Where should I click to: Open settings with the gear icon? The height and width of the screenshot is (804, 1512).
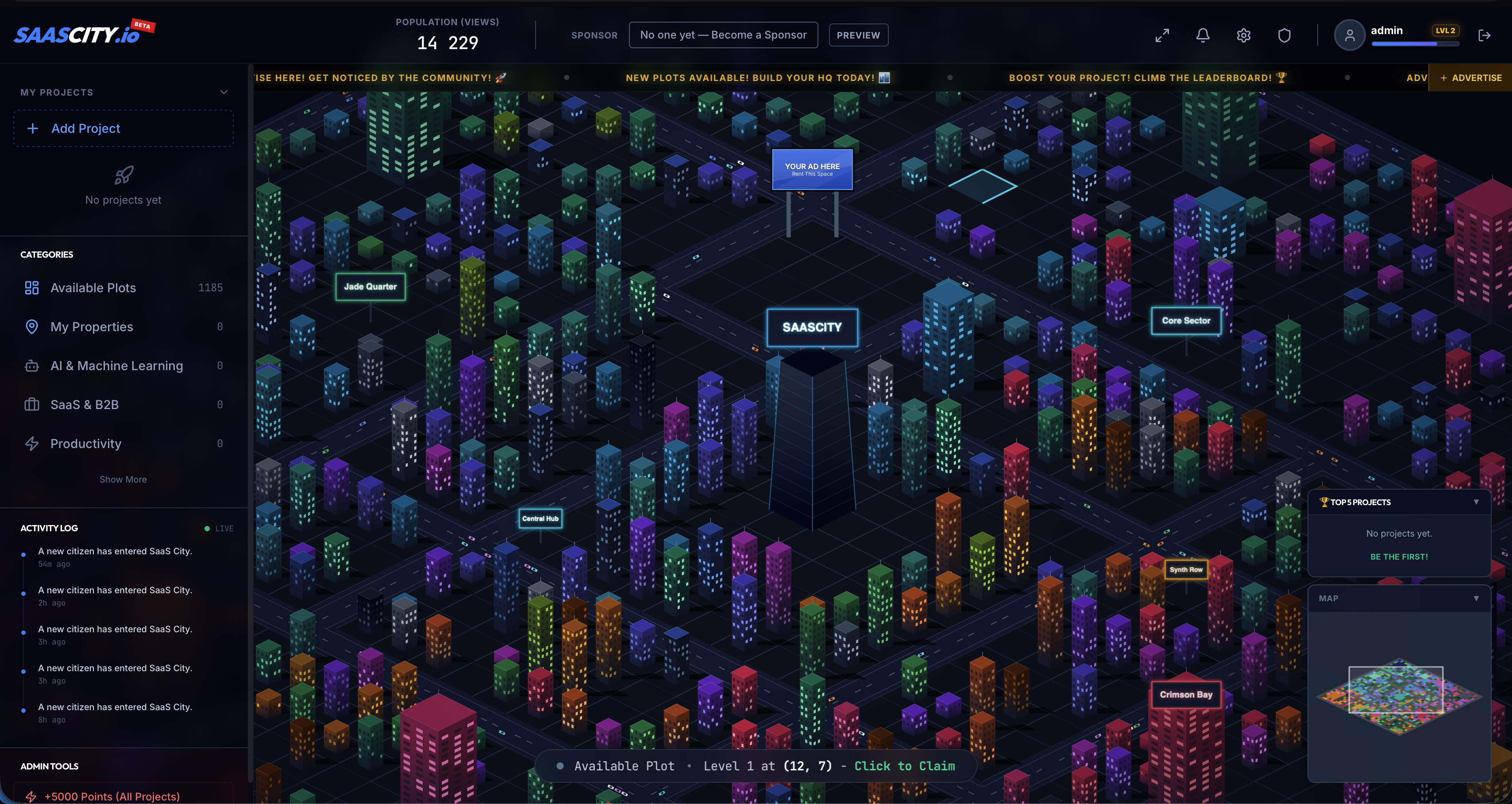pyautogui.click(x=1244, y=35)
